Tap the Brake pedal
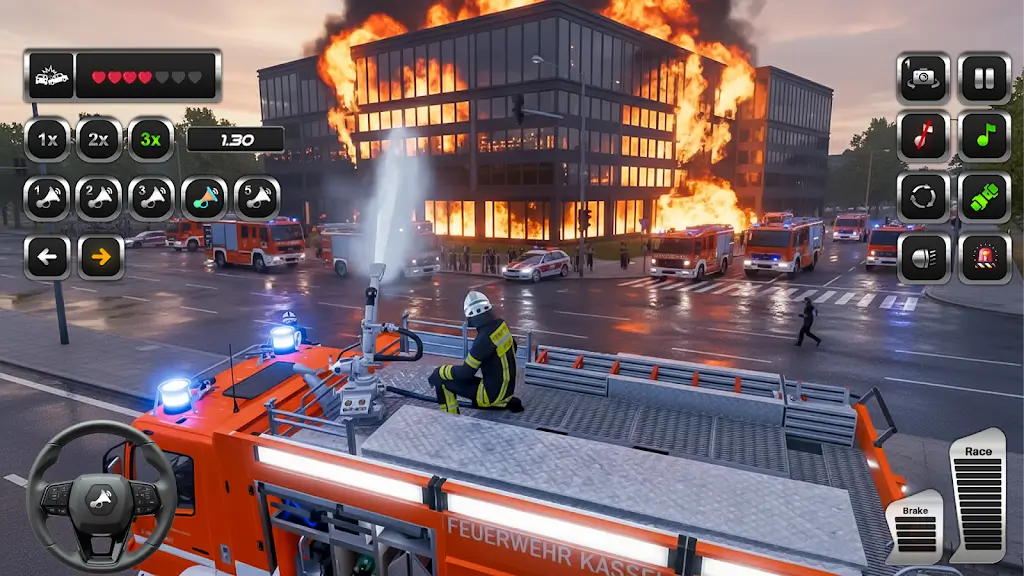 914,527
